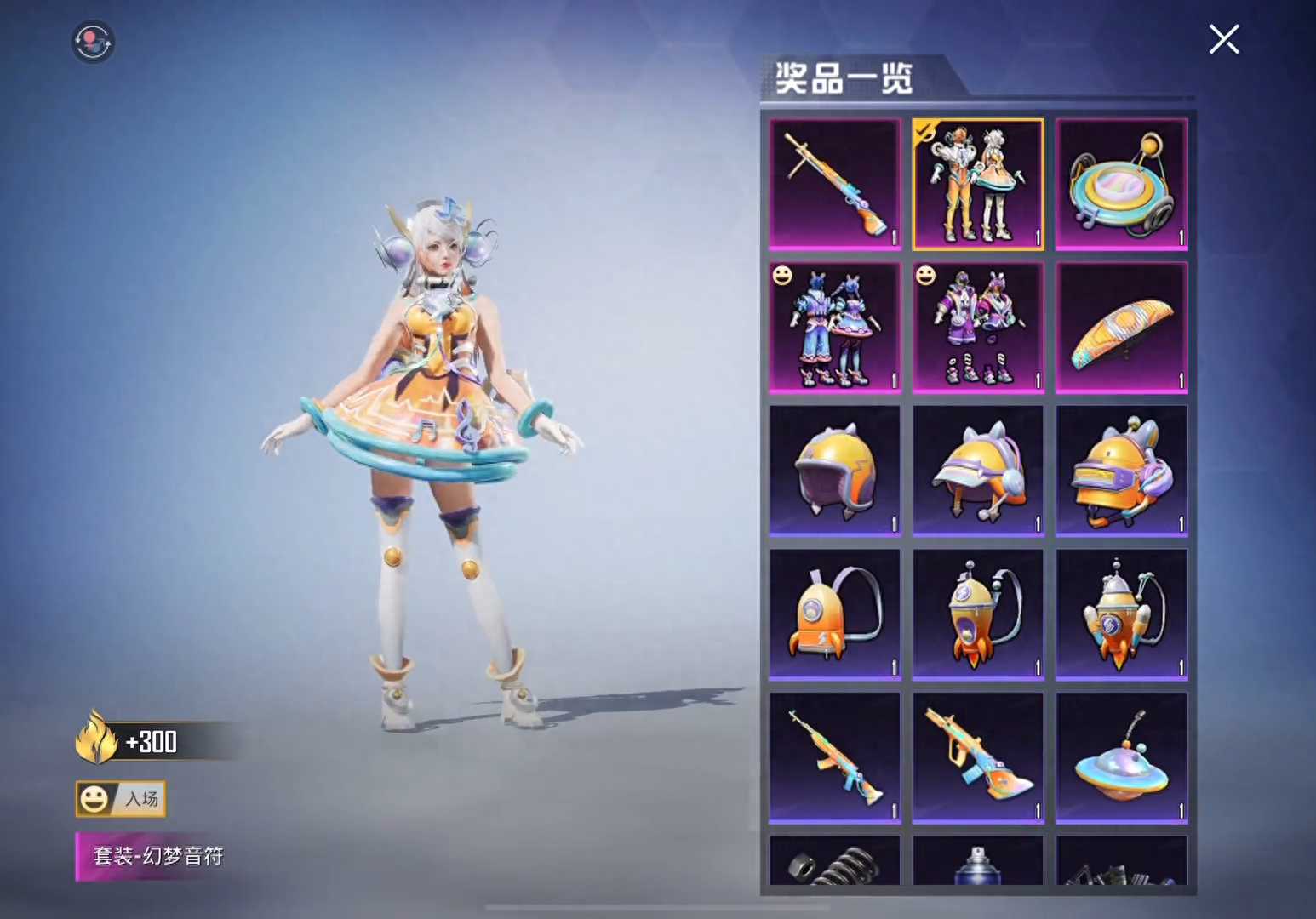Toggle the character gender swap icon
1316x919 pixels.
click(x=93, y=42)
